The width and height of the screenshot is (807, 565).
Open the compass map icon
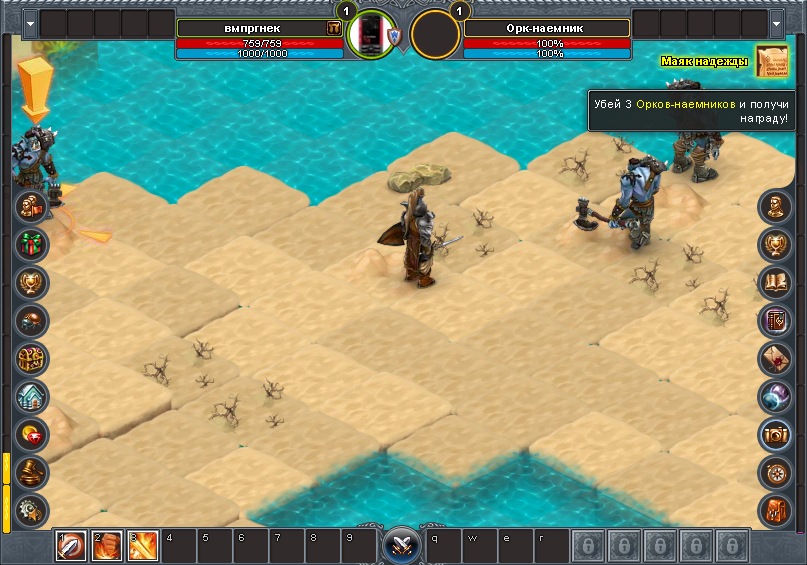coord(775,471)
